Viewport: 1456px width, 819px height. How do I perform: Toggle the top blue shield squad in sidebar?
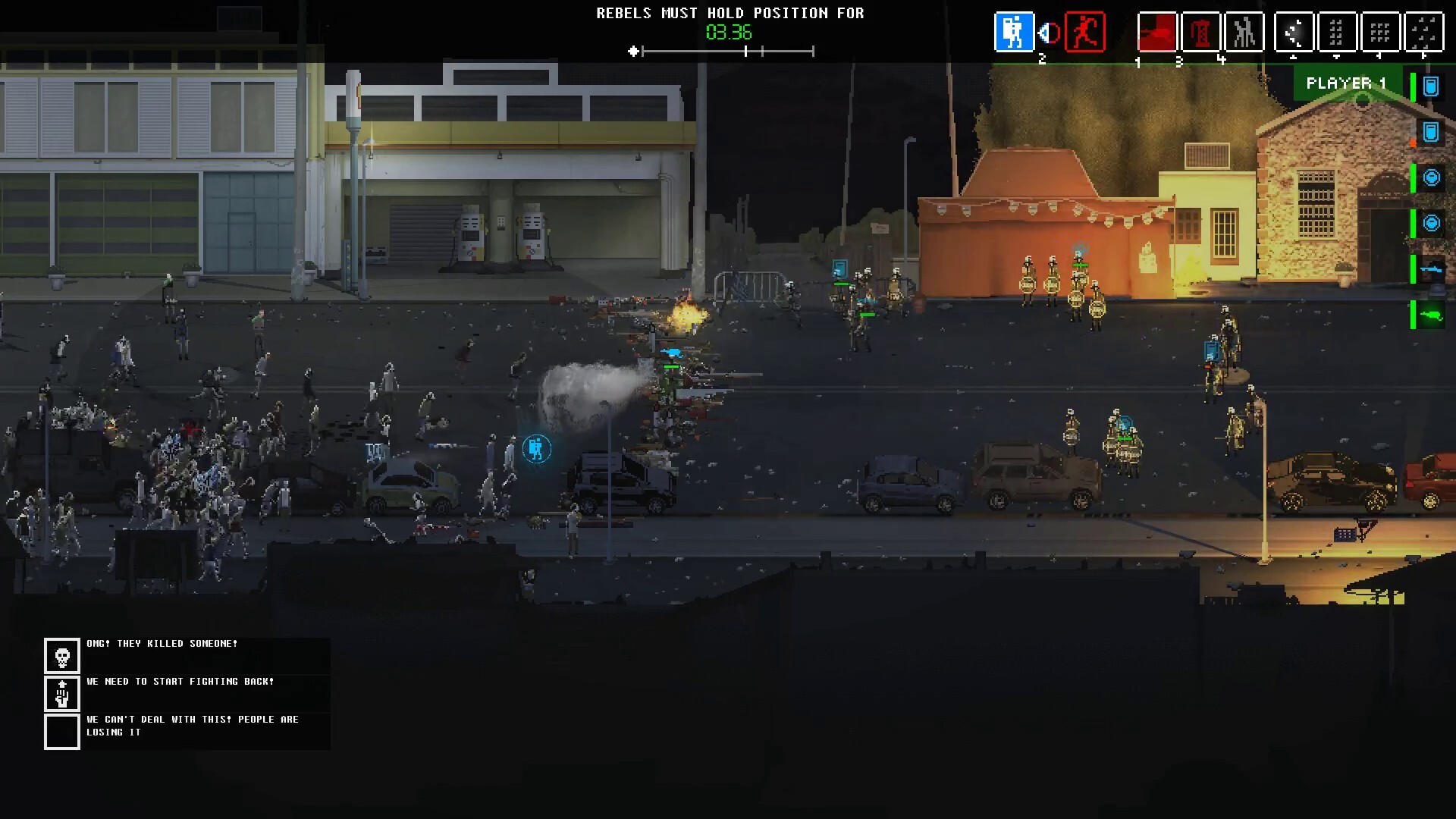coord(1432,86)
